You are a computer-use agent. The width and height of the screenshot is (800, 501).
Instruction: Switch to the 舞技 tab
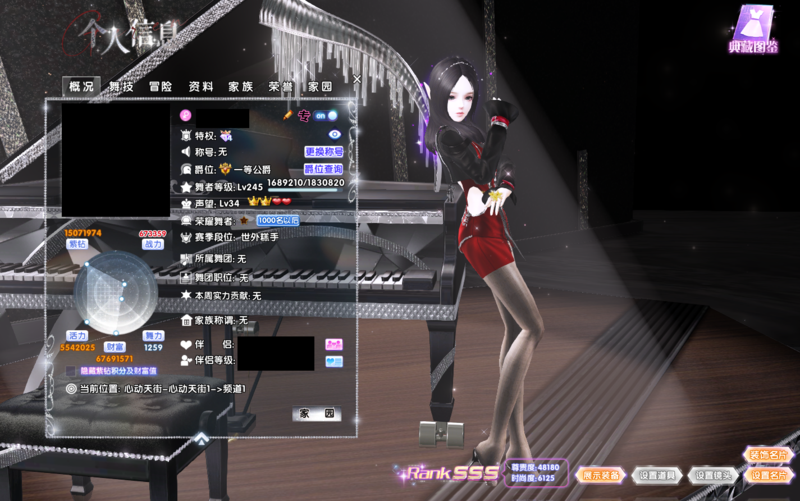[121, 87]
